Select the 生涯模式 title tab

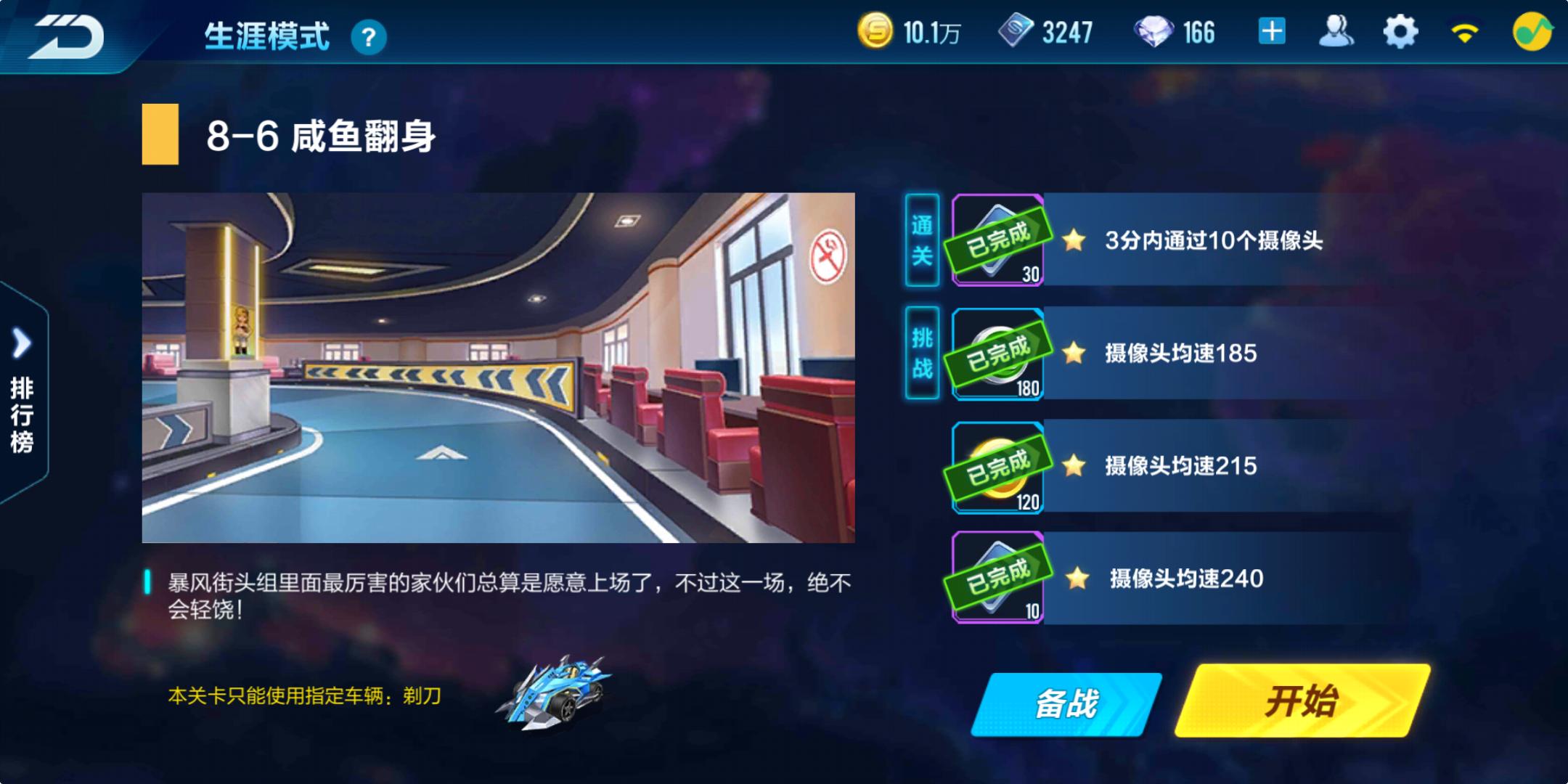click(x=266, y=35)
